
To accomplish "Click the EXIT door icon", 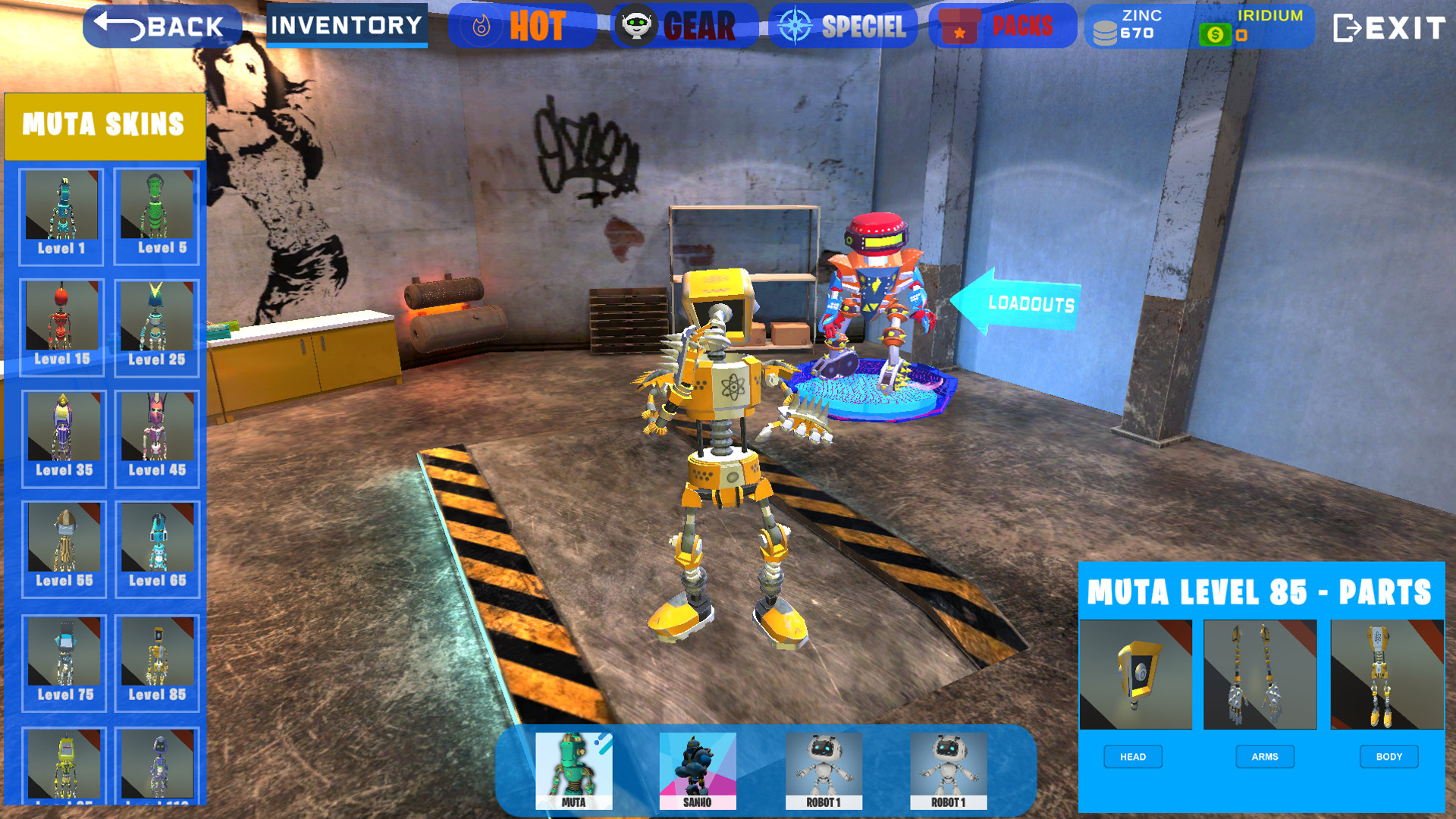I will [1349, 28].
